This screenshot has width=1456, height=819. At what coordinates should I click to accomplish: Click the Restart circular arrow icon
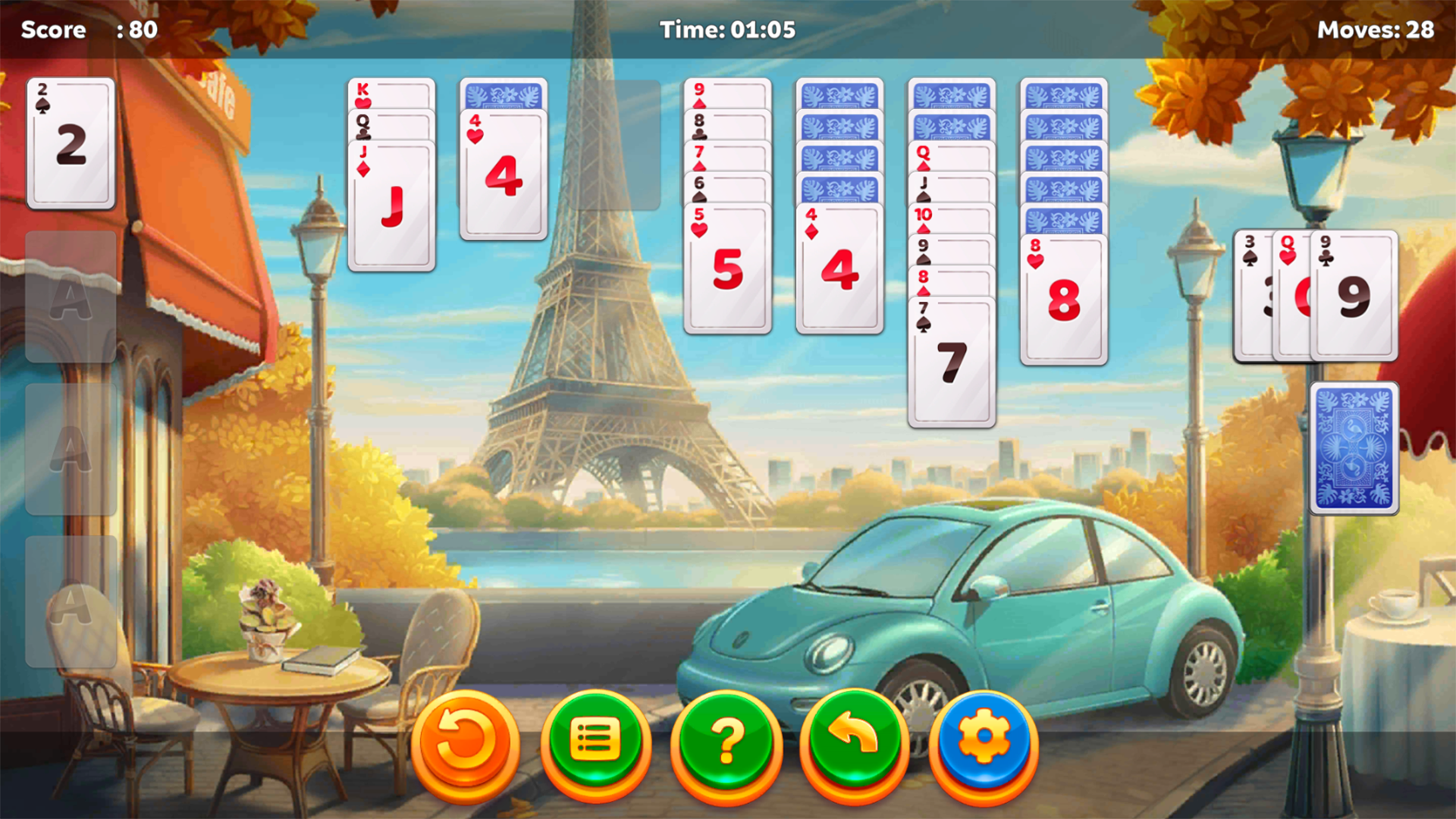[x=466, y=743]
